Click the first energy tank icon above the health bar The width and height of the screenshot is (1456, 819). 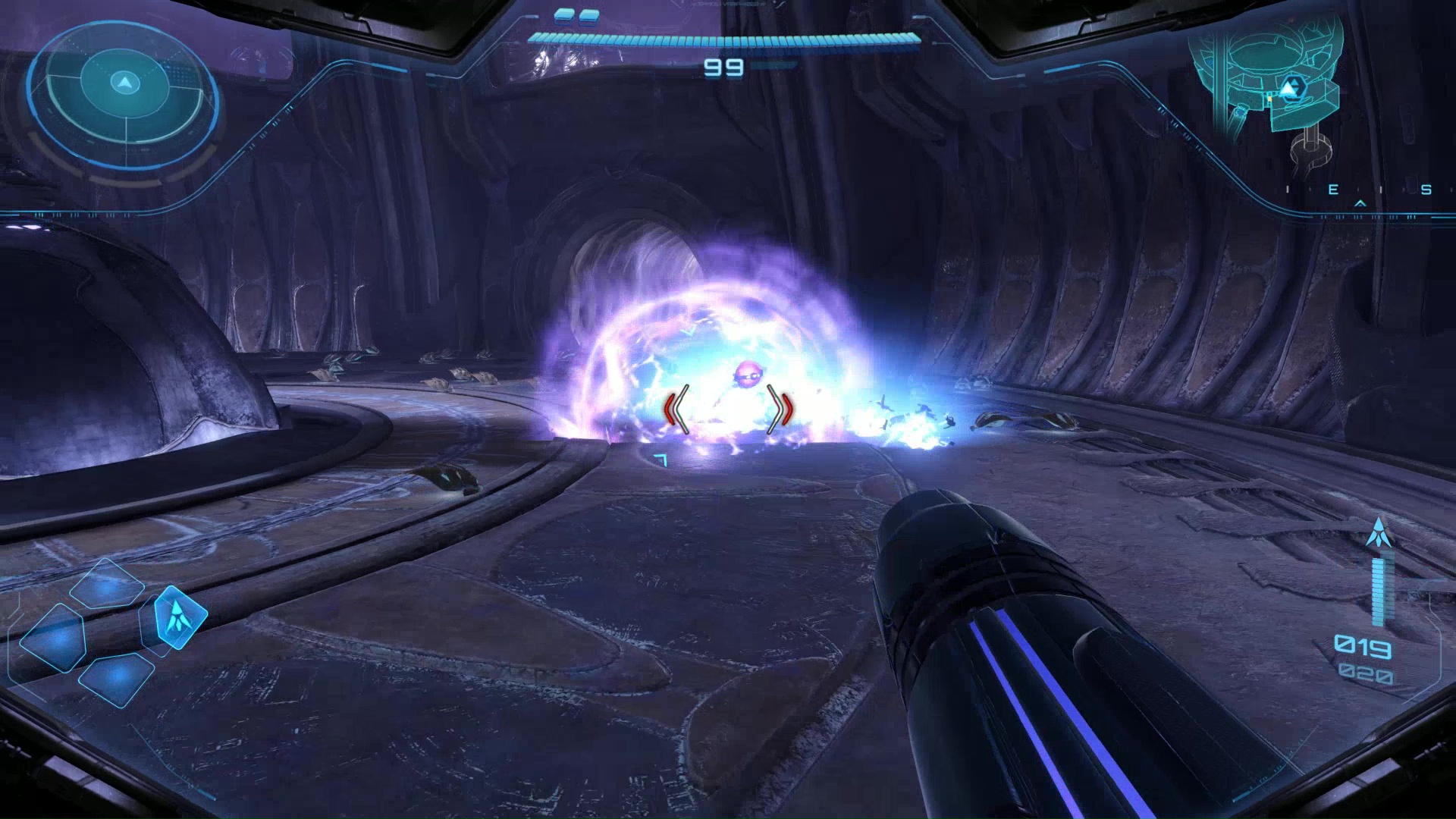pyautogui.click(x=563, y=17)
